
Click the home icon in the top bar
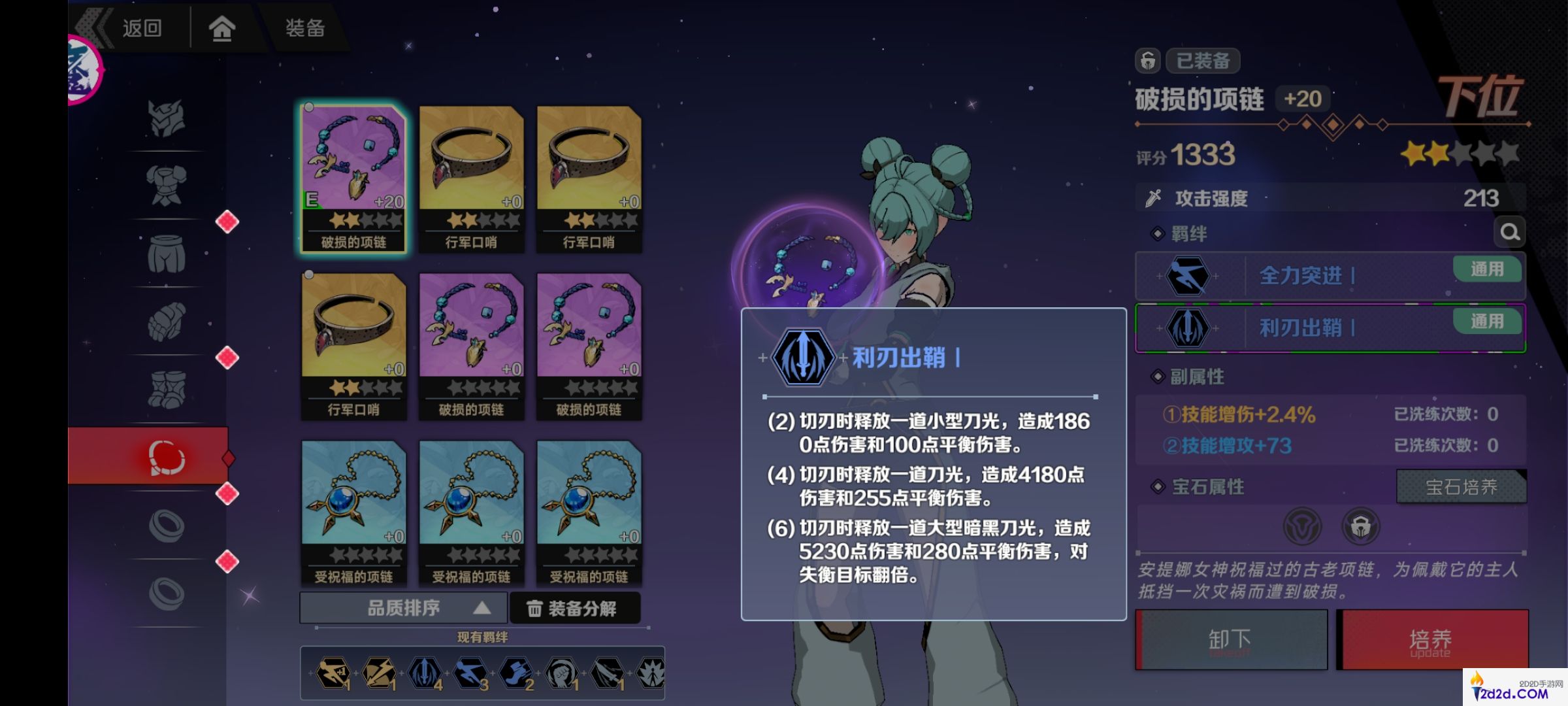pos(221,29)
